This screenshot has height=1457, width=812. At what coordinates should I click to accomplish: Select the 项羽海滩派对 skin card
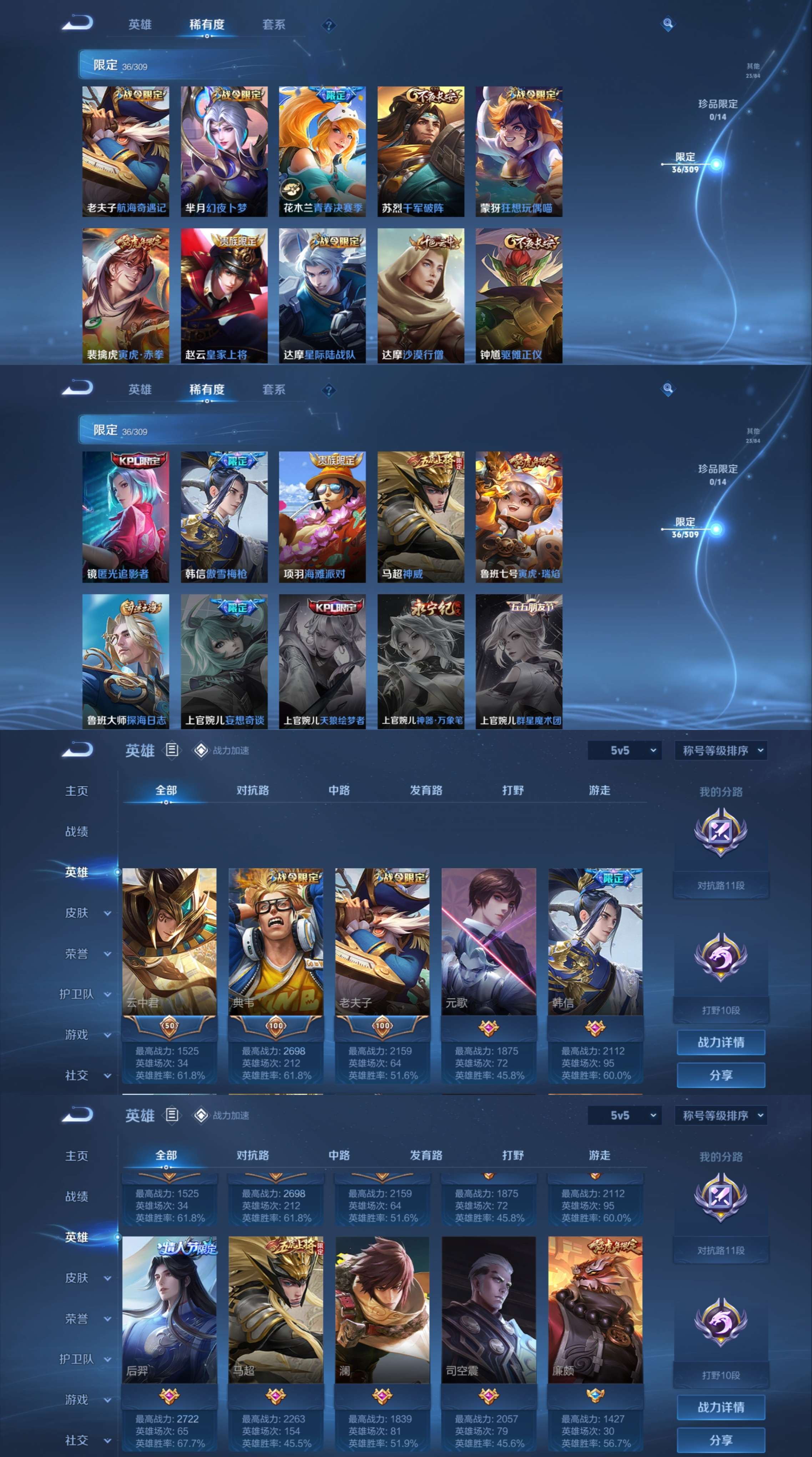[x=322, y=516]
